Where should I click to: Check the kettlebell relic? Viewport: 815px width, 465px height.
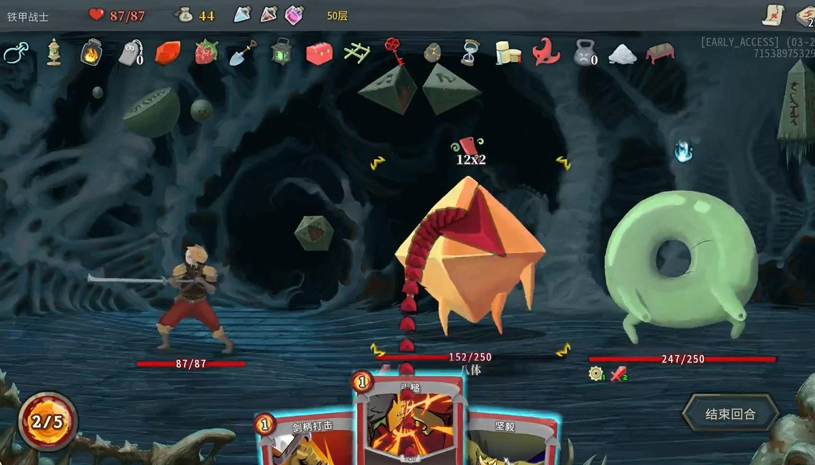coord(584,54)
